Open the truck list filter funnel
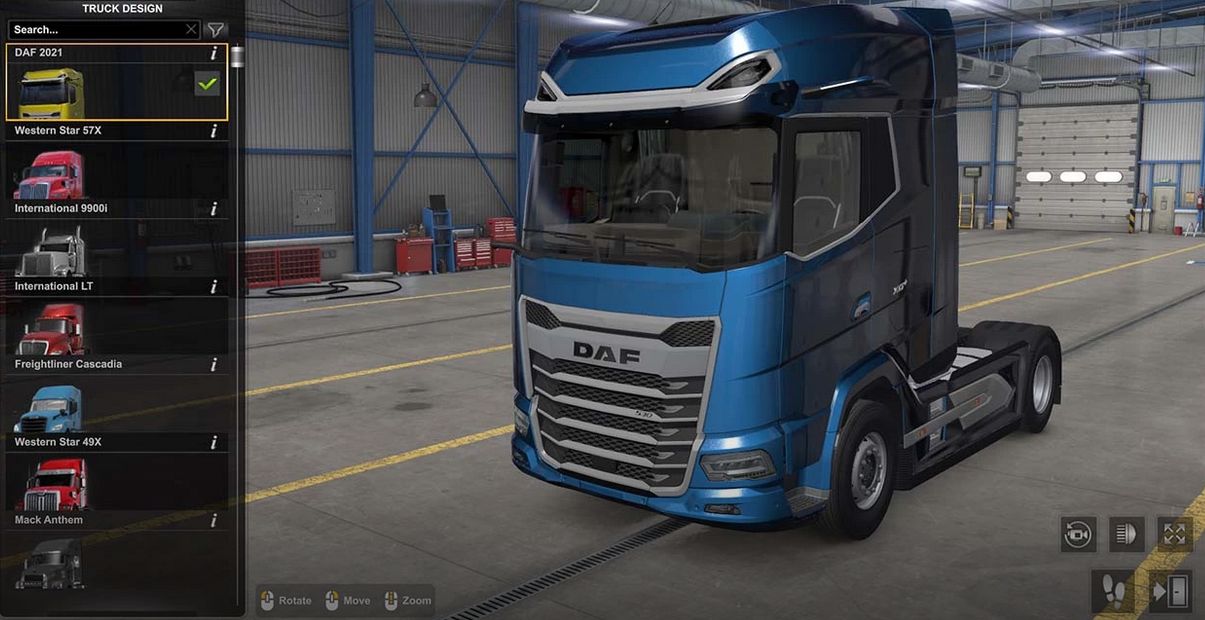Image resolution: width=1205 pixels, height=620 pixels. point(215,30)
